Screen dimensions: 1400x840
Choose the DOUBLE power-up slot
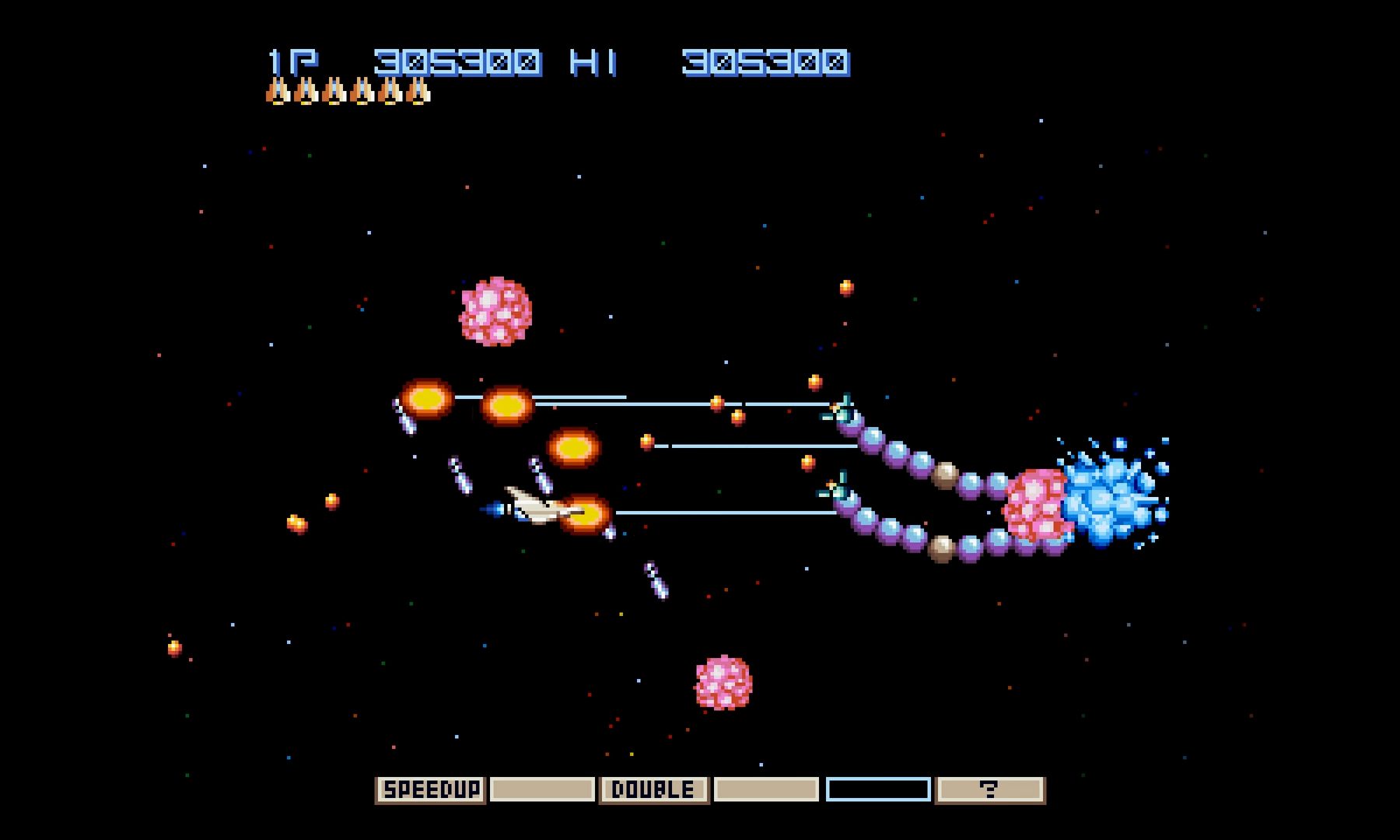pos(653,789)
